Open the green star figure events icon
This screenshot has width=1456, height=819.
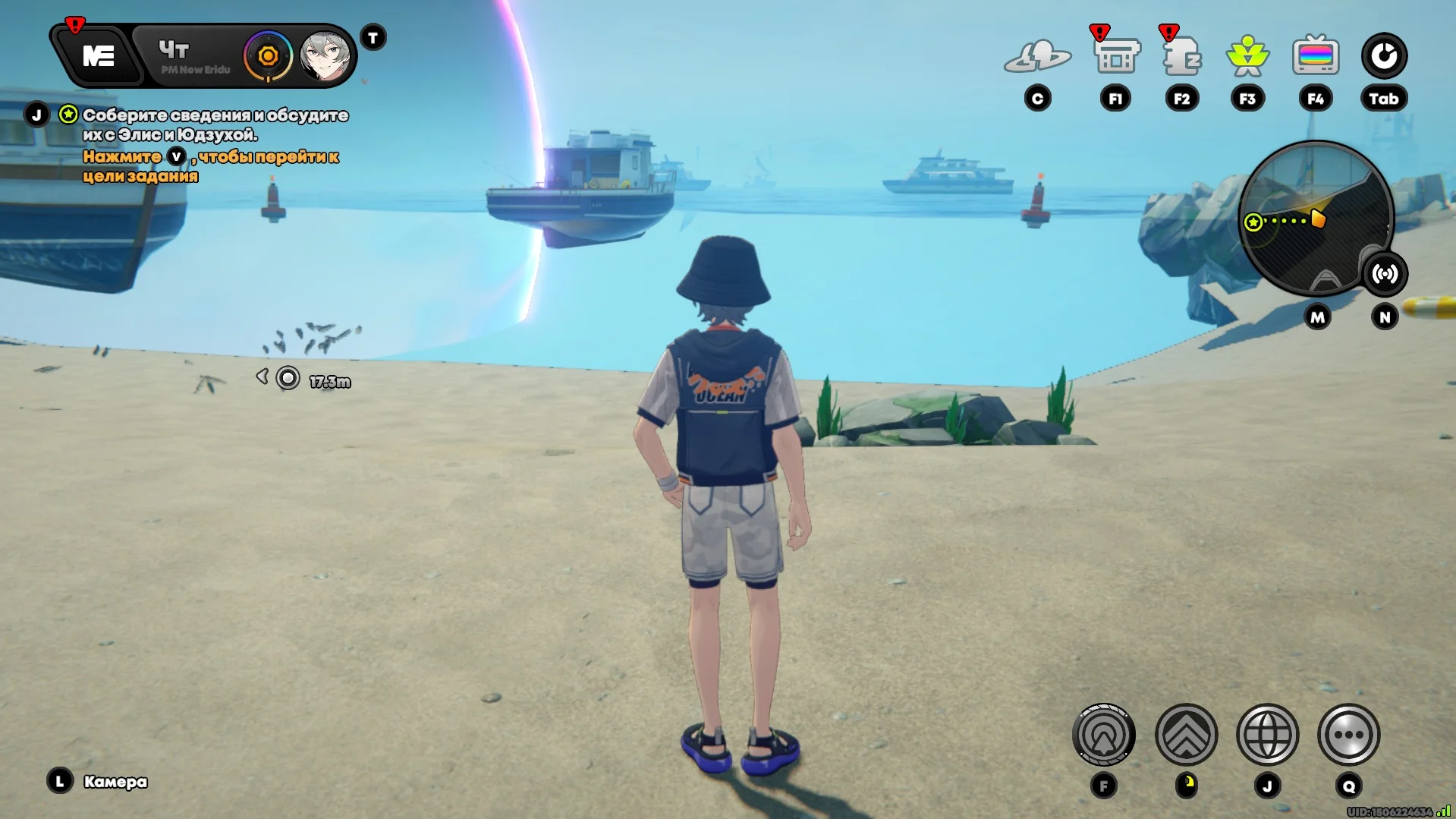pyautogui.click(x=1247, y=56)
